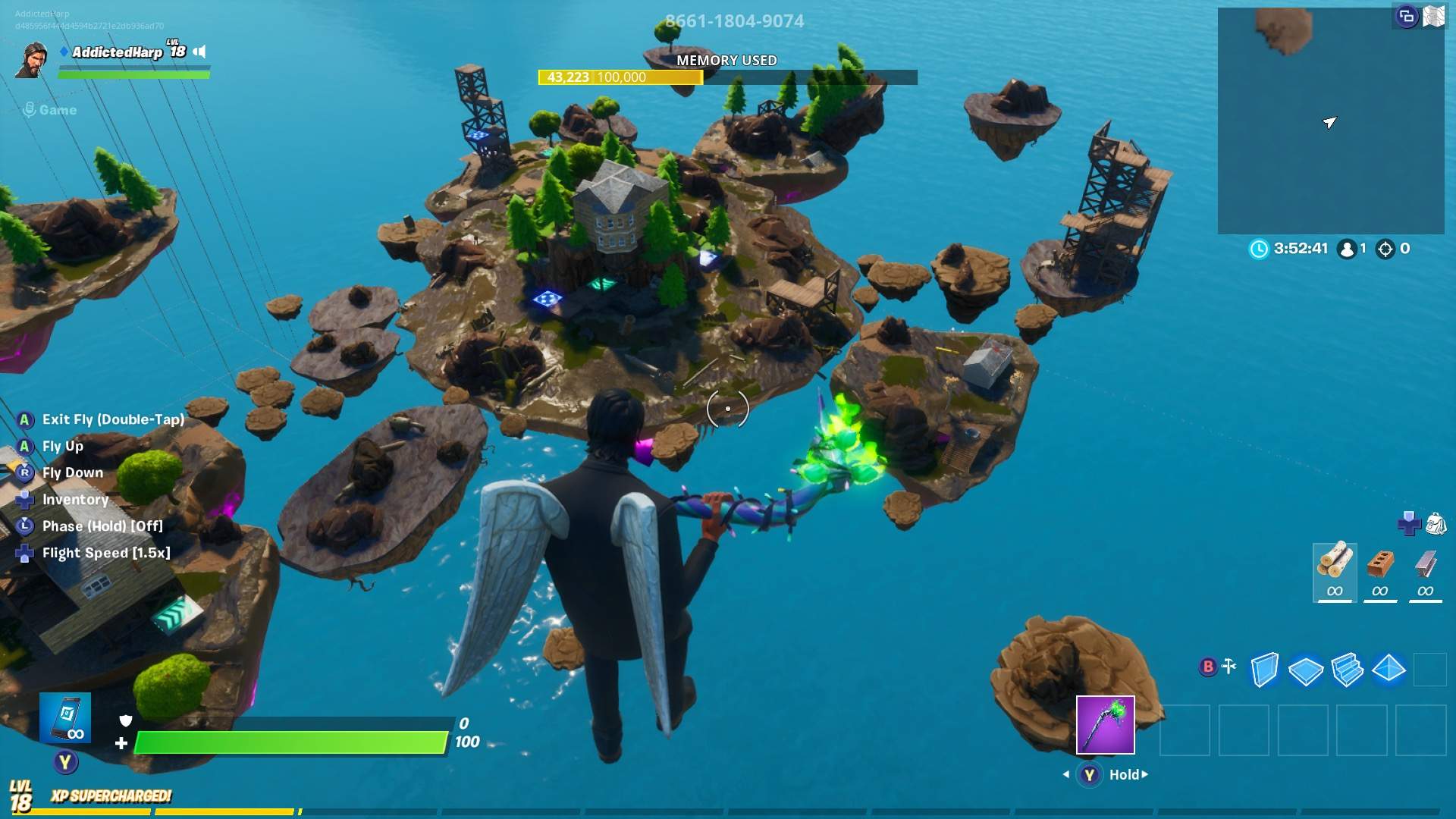Image resolution: width=1456 pixels, height=819 pixels.
Task: Click the minimap in the top-right corner
Action: coord(1331,121)
